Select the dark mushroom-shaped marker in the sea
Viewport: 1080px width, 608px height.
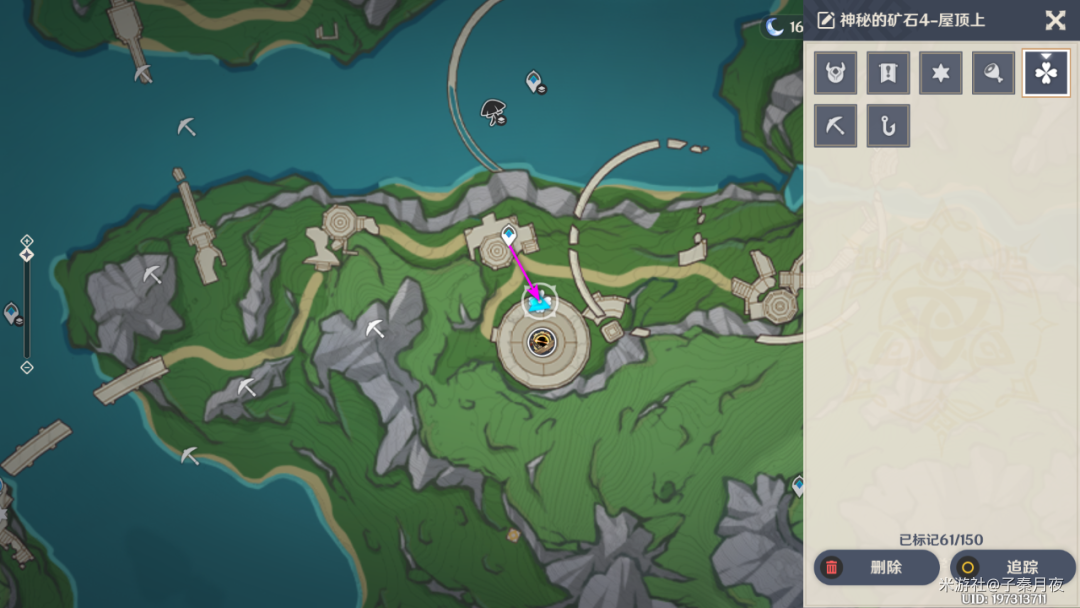pyautogui.click(x=493, y=110)
